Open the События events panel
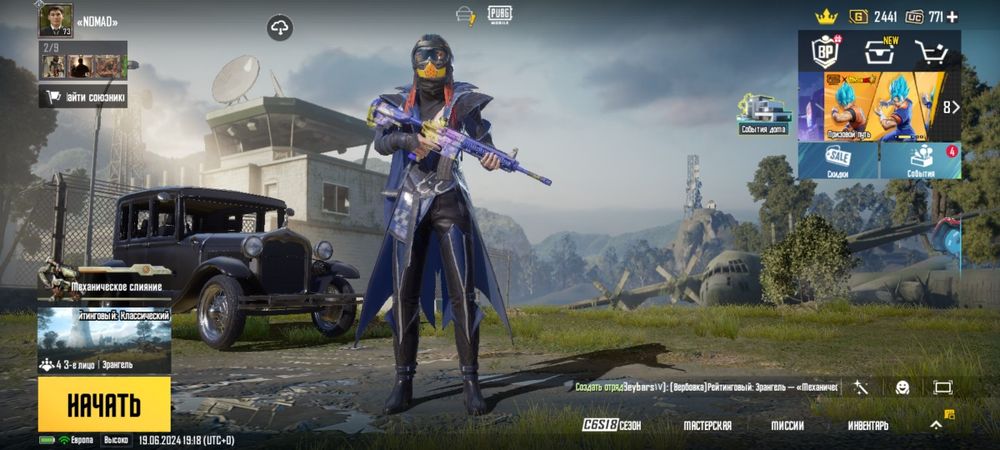The height and width of the screenshot is (450, 1000). [921, 160]
